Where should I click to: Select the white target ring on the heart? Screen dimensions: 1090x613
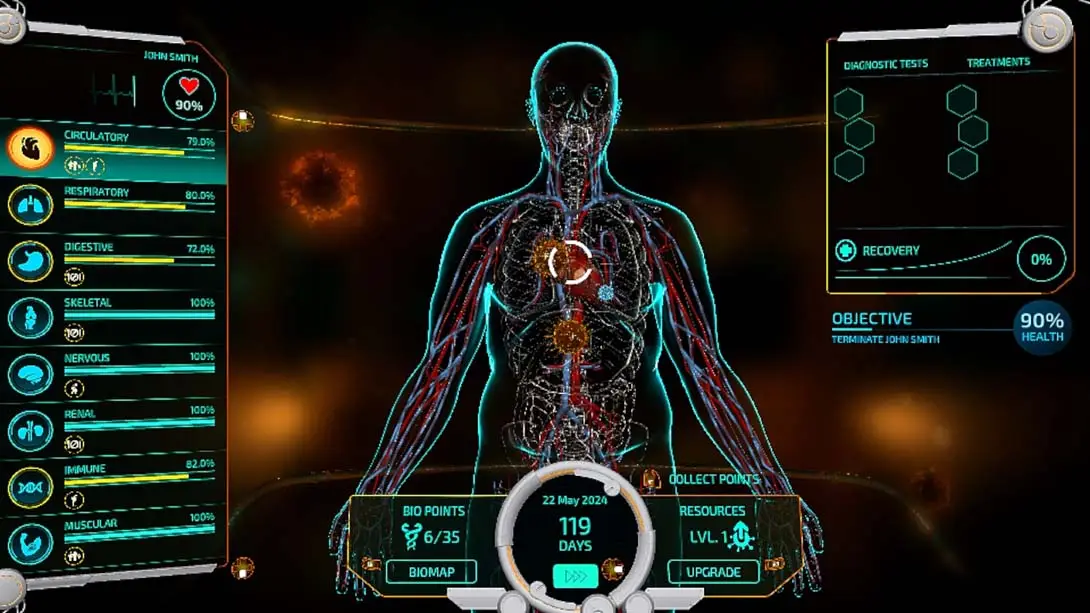[571, 262]
